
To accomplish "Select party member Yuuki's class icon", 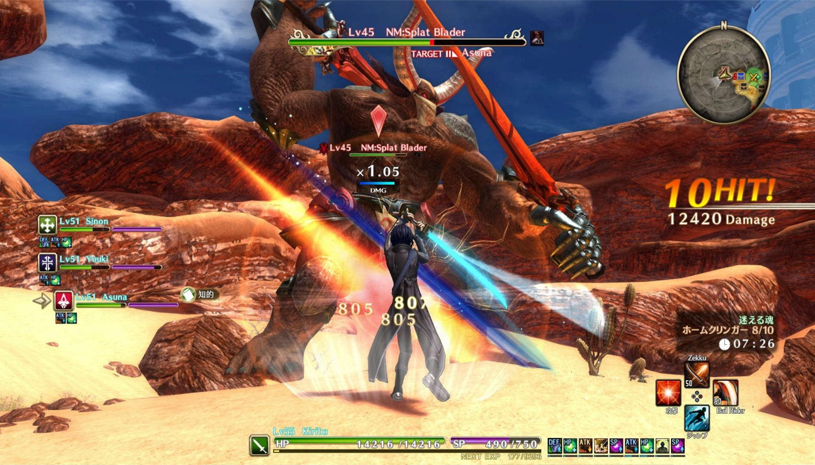I will pos(47,262).
